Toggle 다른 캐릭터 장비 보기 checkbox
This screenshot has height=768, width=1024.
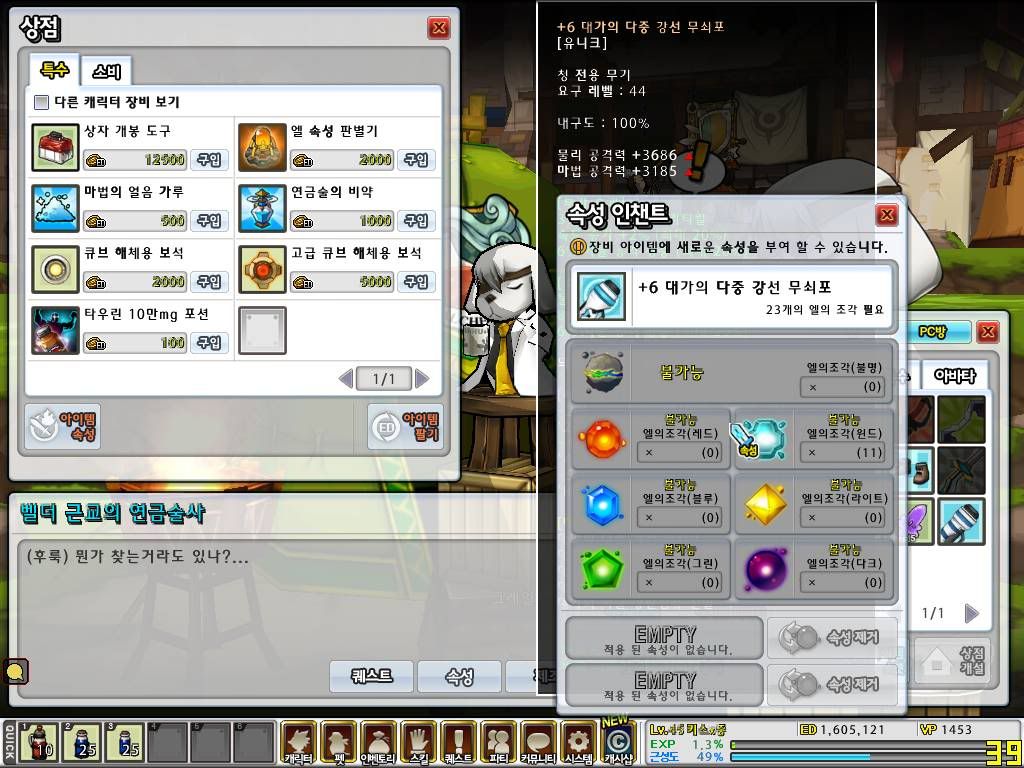[x=42, y=102]
